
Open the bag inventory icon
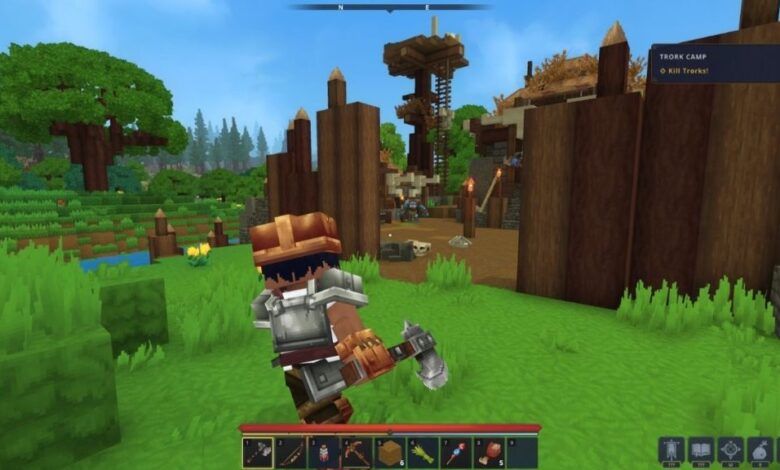click(761, 450)
